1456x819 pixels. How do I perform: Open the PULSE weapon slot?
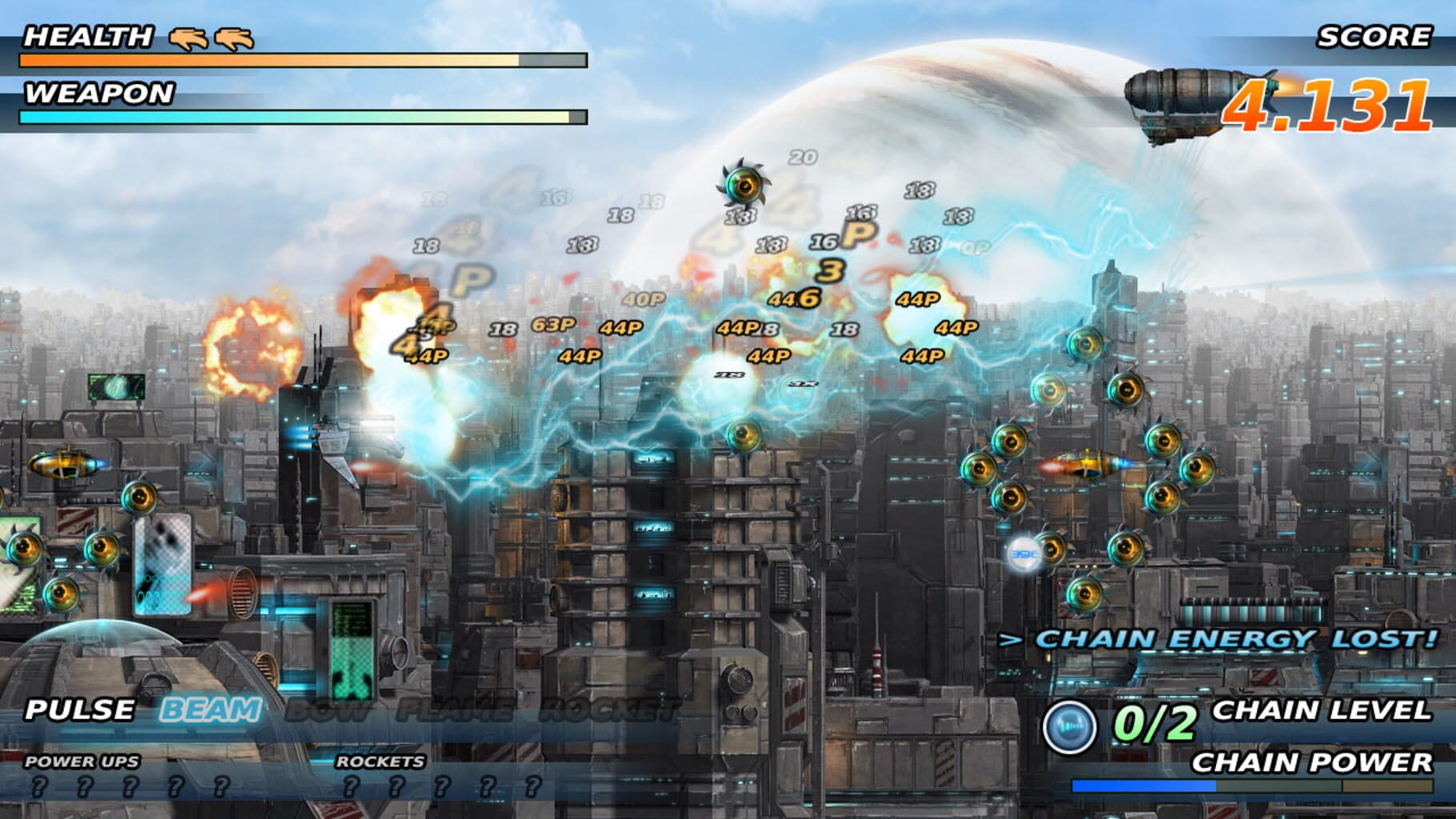click(78, 709)
